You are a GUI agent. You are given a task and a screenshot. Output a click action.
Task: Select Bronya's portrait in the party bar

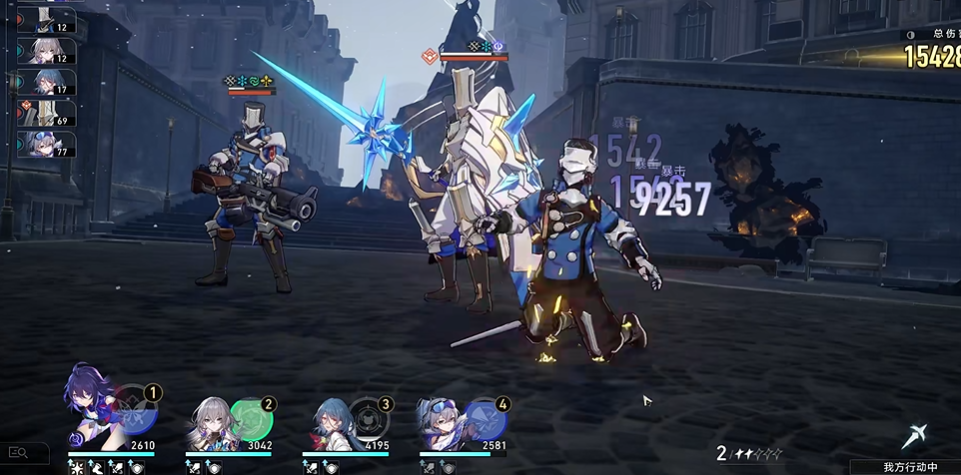[210, 420]
